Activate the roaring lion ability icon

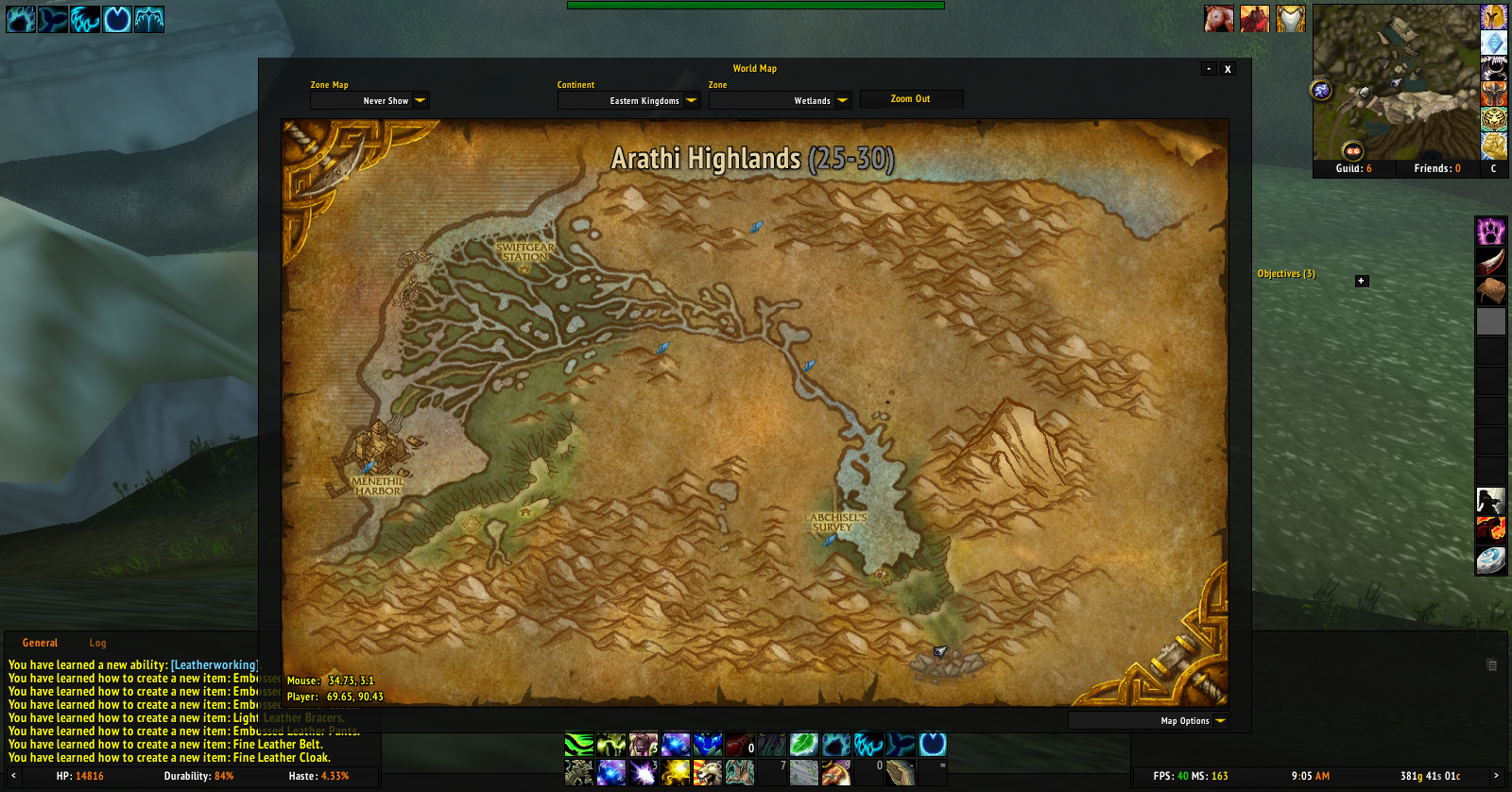(707, 773)
